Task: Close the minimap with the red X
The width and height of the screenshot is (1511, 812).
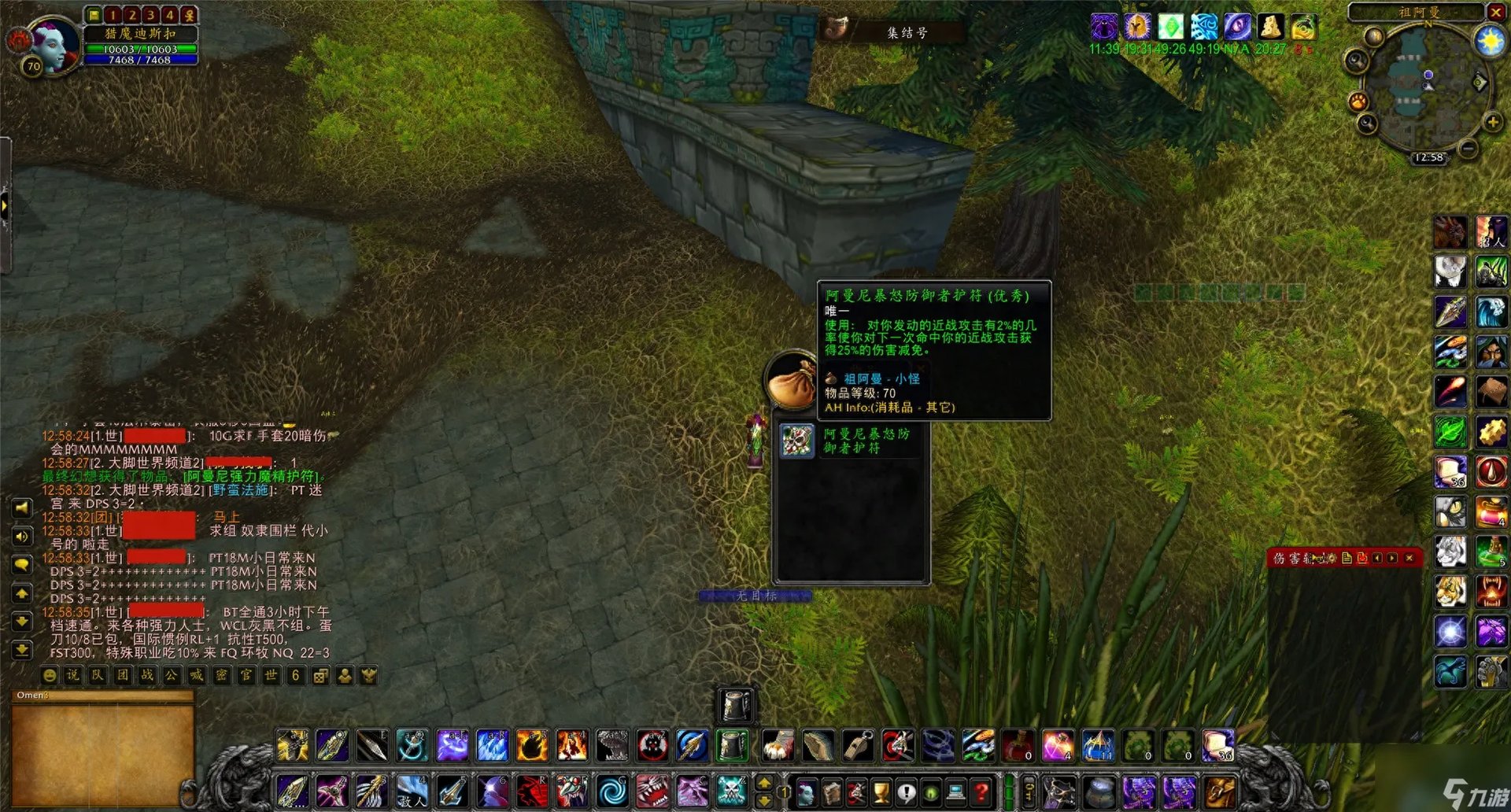Action: coord(1496,12)
